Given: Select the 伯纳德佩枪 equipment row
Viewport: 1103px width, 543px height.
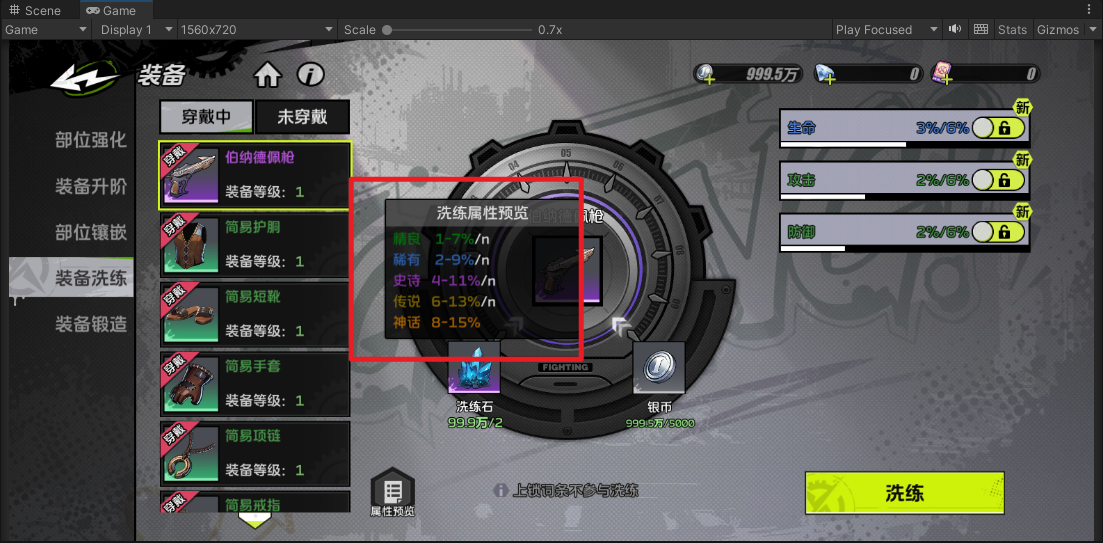Looking at the screenshot, I should (255, 175).
